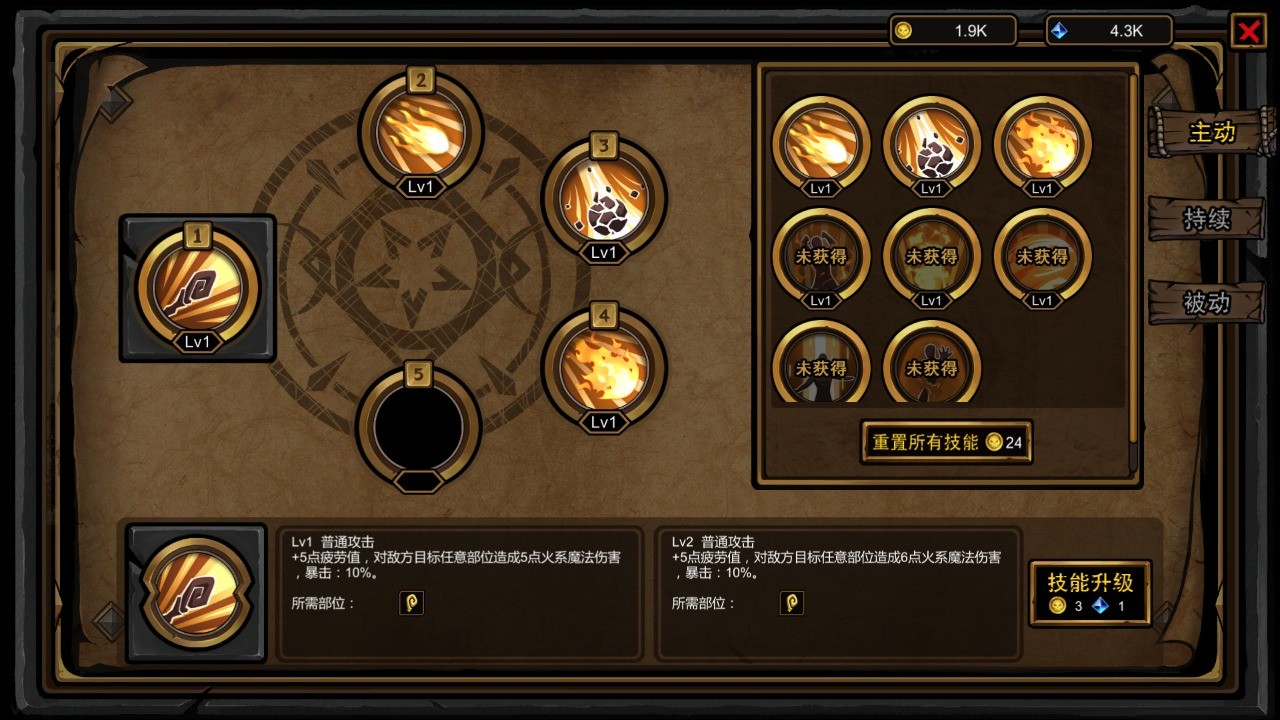Click the 技能升级 upgrade button
1280x720 pixels.
(x=1089, y=592)
